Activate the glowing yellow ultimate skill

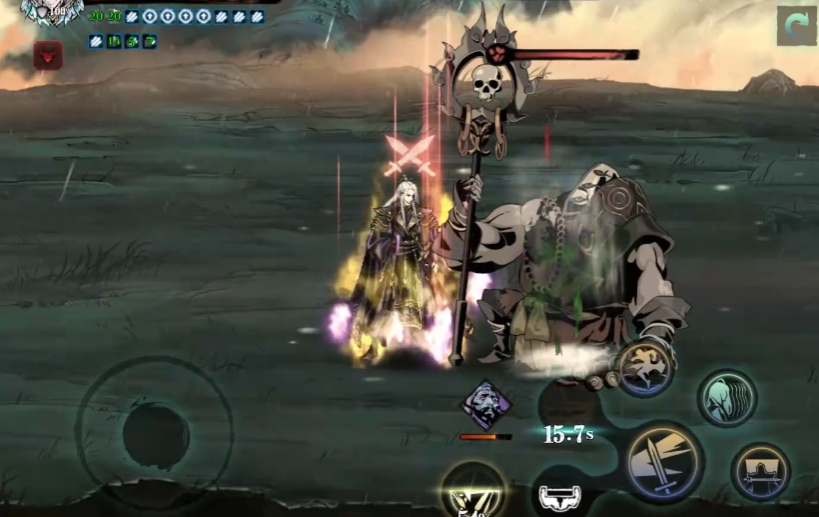pyautogui.click(x=472, y=490)
